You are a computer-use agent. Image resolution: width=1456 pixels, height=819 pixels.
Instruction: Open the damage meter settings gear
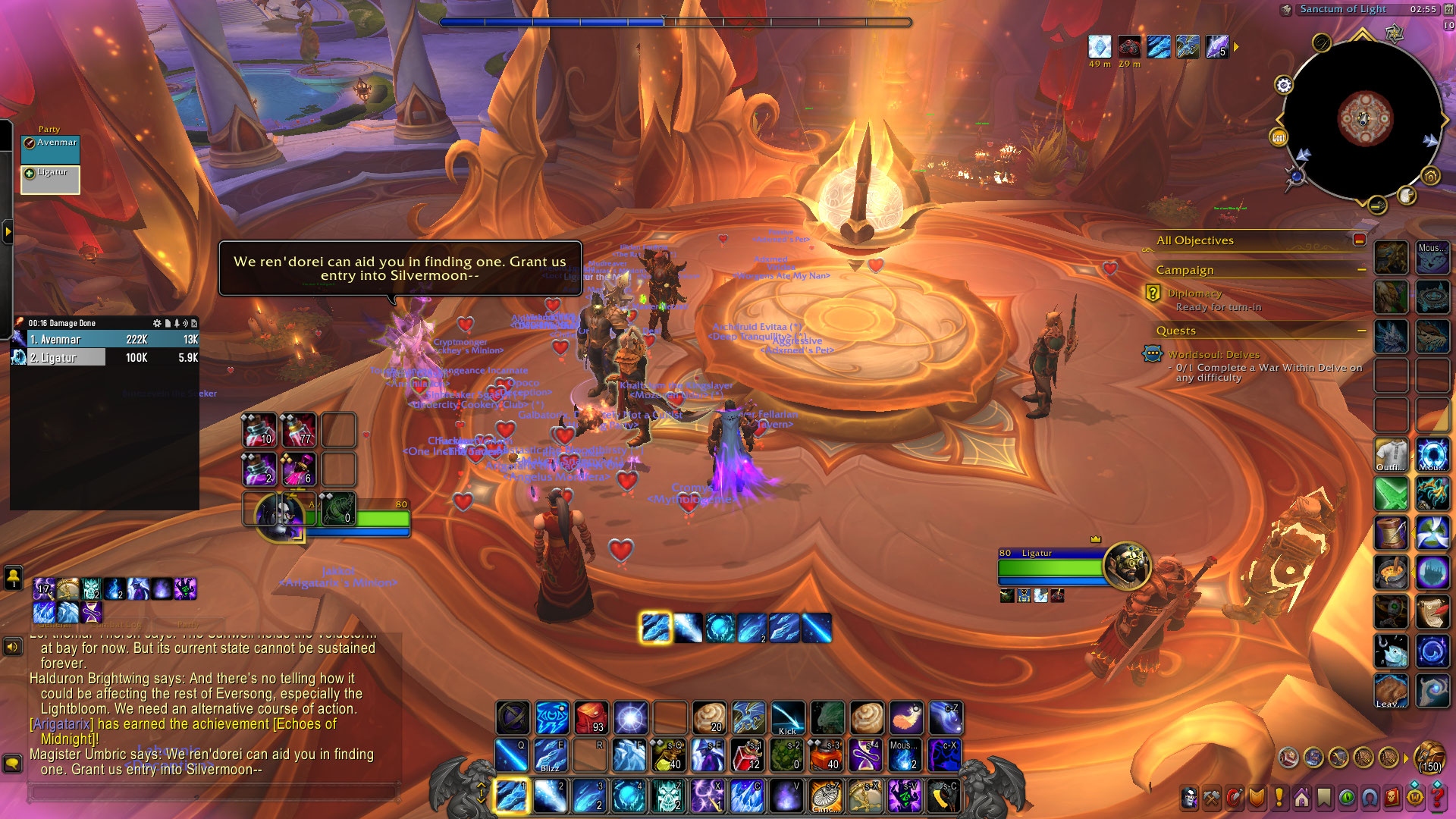[157, 323]
